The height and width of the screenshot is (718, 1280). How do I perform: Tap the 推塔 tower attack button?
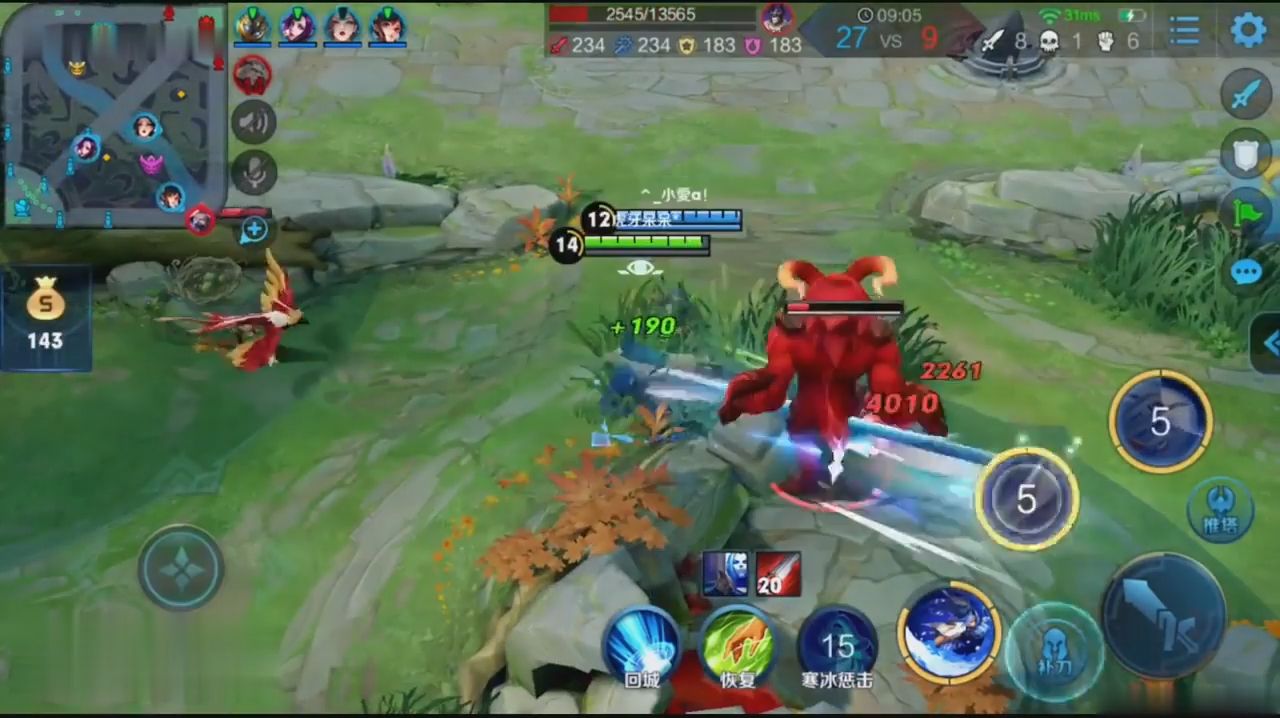(x=1219, y=511)
